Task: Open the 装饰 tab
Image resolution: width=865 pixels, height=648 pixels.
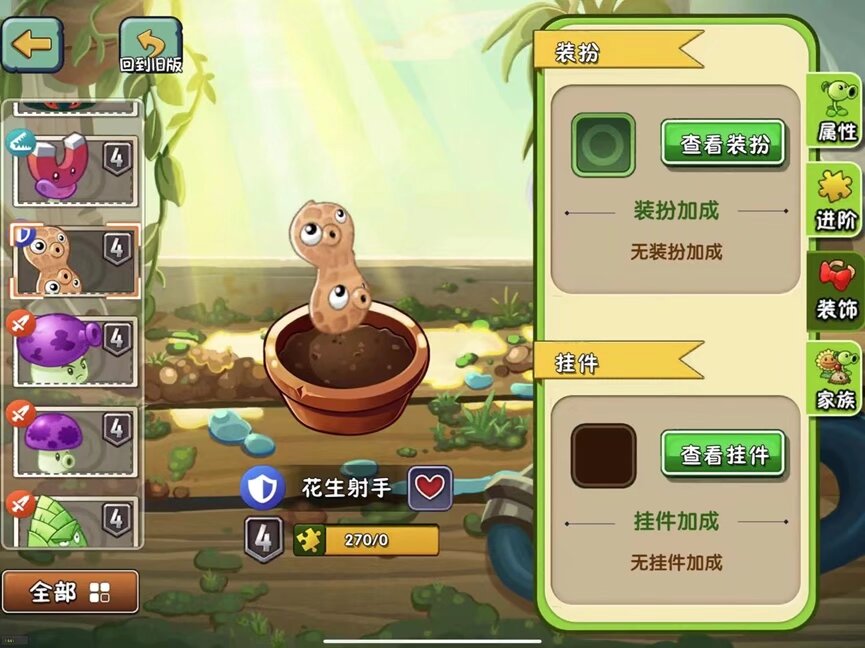Action: pyautogui.click(x=836, y=290)
